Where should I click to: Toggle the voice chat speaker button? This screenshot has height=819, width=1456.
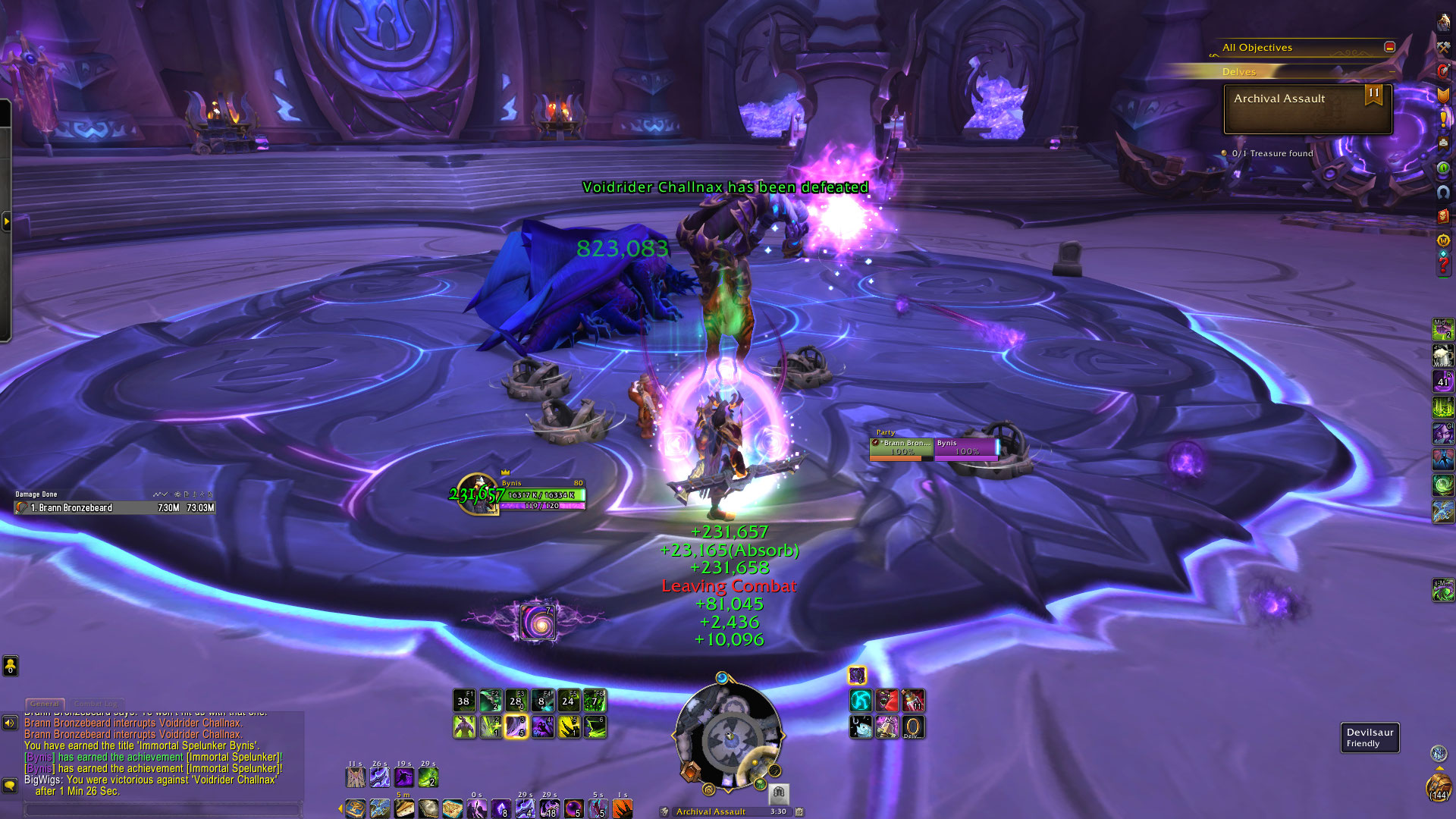coord(10,723)
